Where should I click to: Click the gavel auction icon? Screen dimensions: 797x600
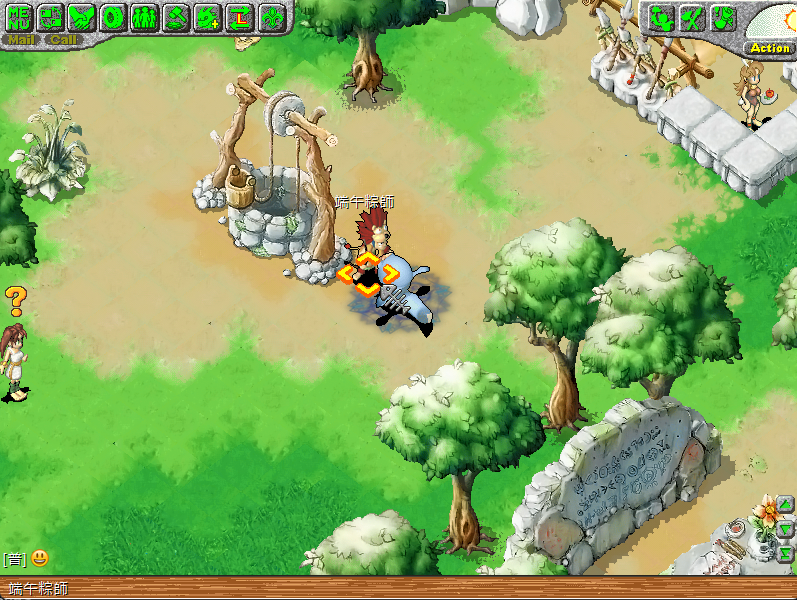[177, 16]
